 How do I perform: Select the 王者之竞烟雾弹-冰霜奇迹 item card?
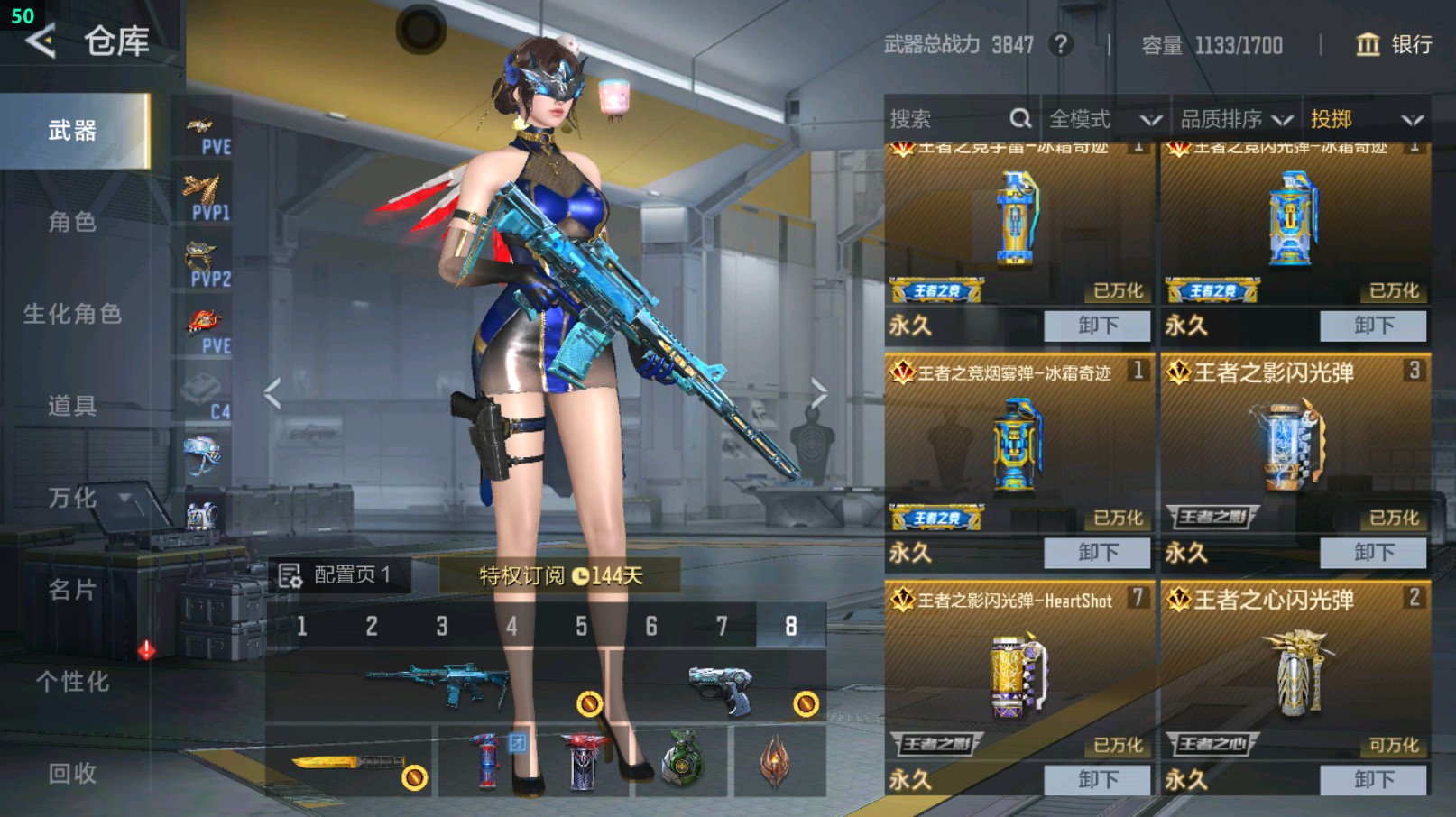pyautogui.click(x=1018, y=444)
